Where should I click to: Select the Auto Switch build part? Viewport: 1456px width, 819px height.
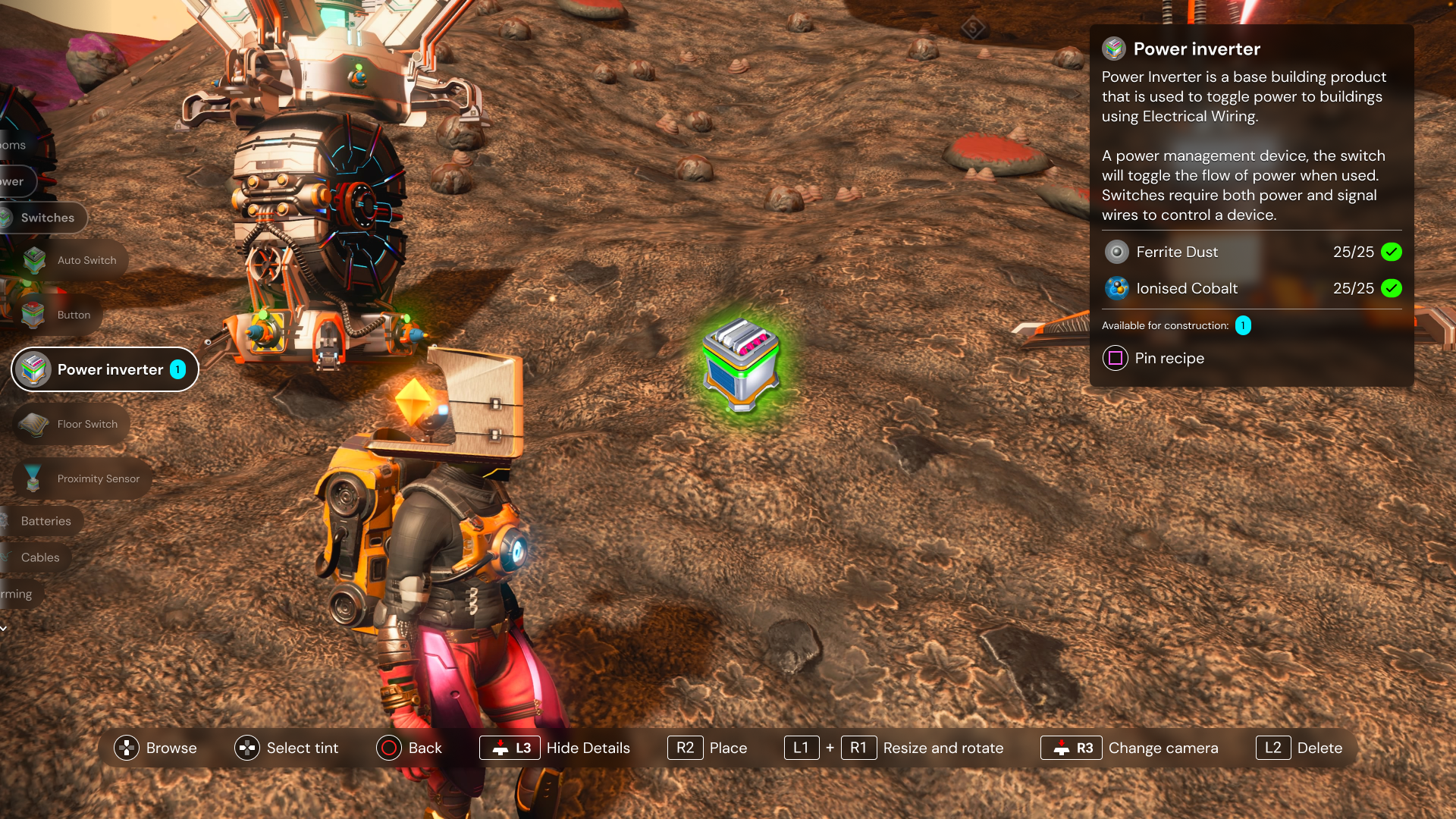click(72, 260)
